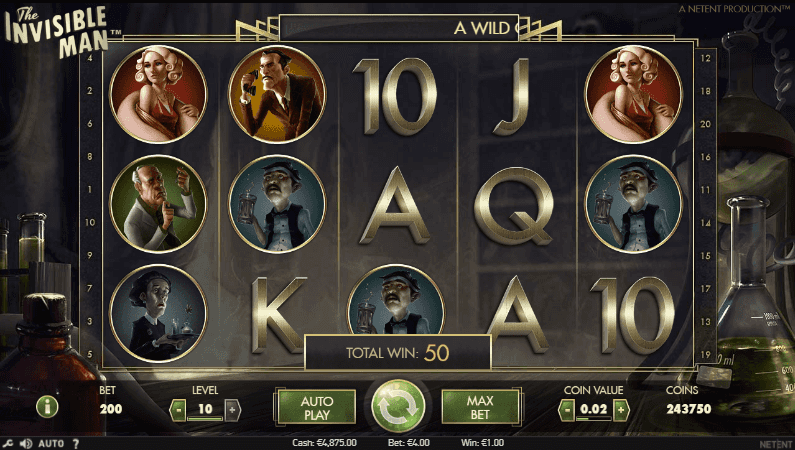Open help with the question mark icon
Screen dimensions: 795x450
coord(76,443)
